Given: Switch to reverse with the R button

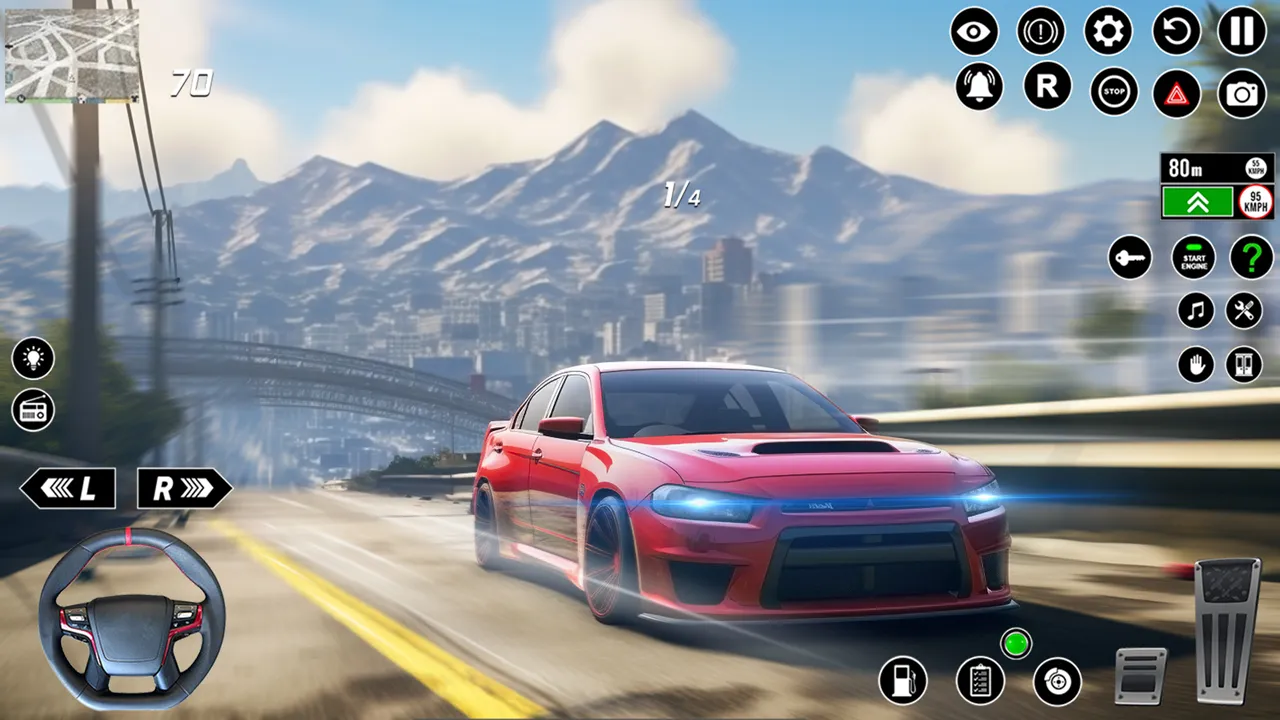Looking at the screenshot, I should (1045, 90).
